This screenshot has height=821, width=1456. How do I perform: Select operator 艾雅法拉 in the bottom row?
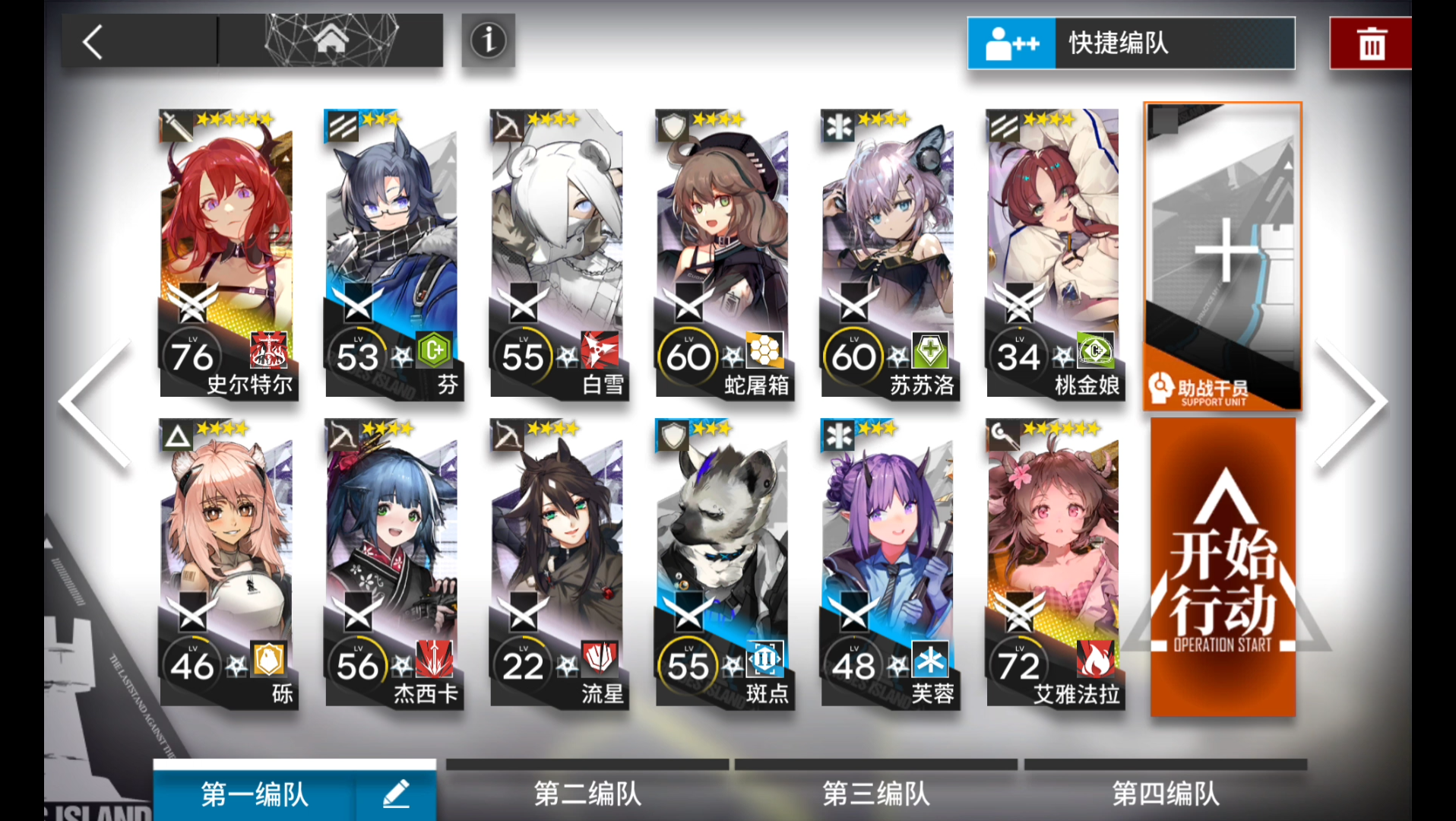[x=1052, y=563]
